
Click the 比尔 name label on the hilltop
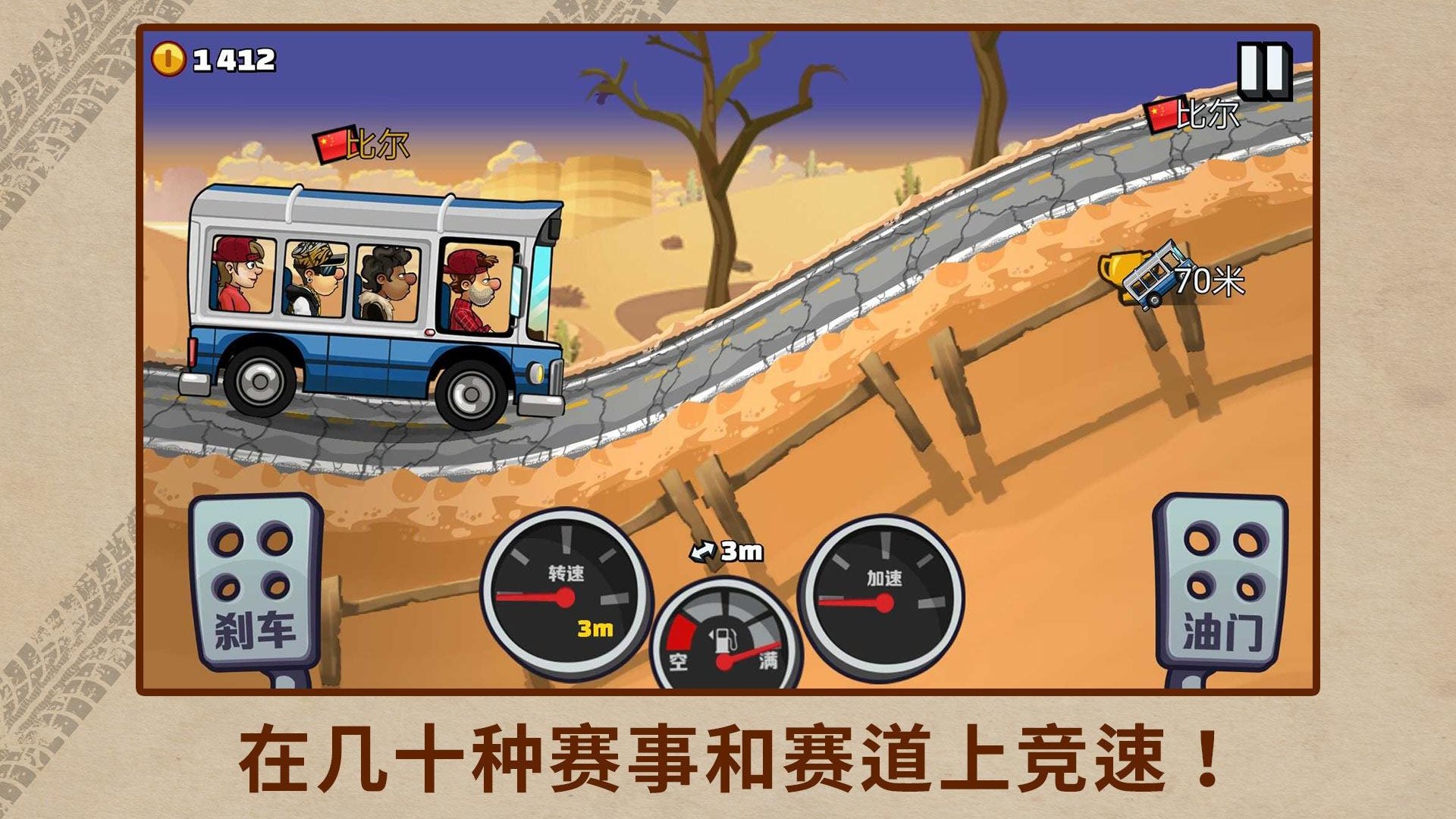[x=1211, y=114]
